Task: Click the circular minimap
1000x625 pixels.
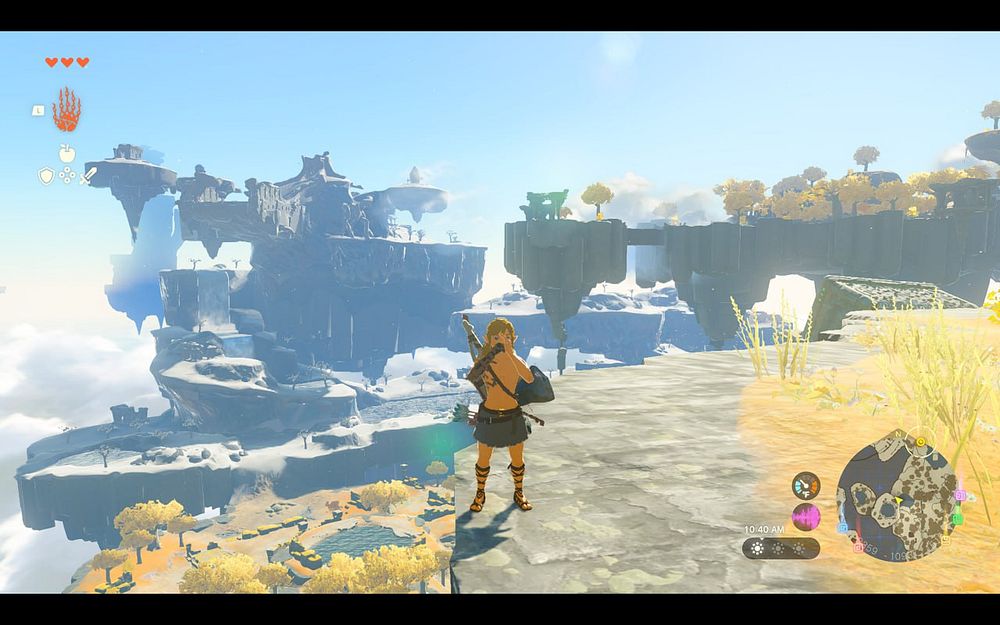Action: (x=896, y=495)
